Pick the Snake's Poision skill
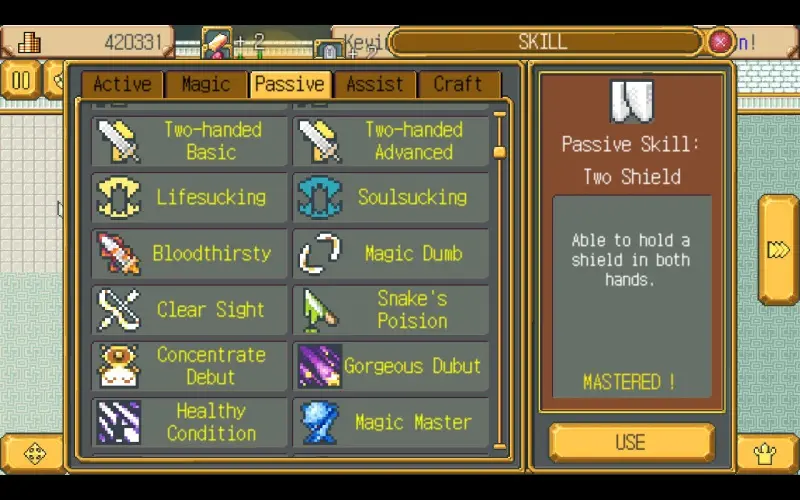 [391, 309]
